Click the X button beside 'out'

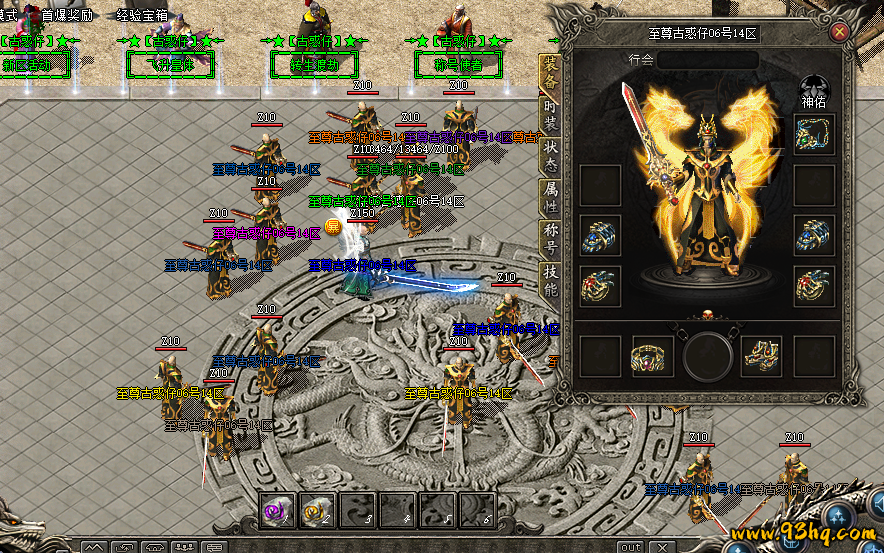pos(664,547)
